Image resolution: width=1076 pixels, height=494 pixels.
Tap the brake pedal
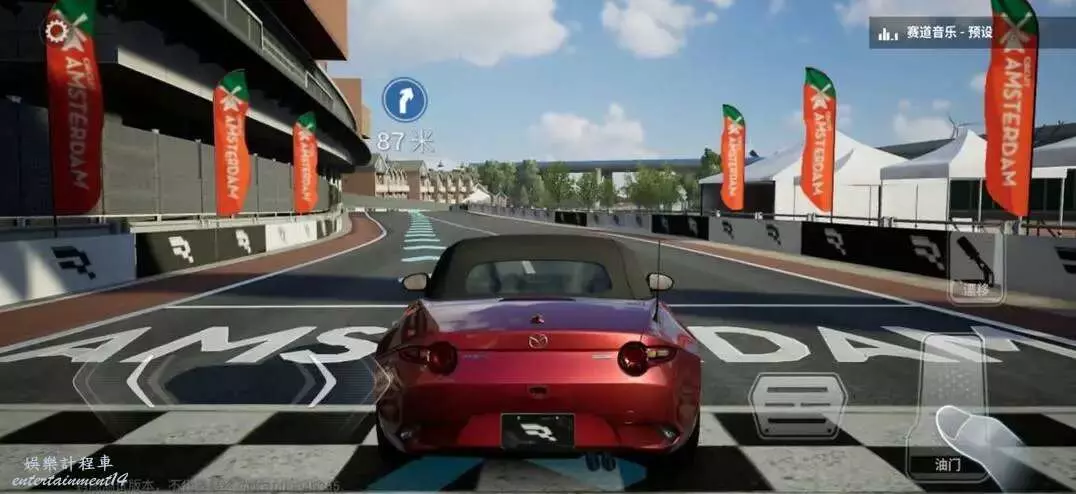click(797, 403)
